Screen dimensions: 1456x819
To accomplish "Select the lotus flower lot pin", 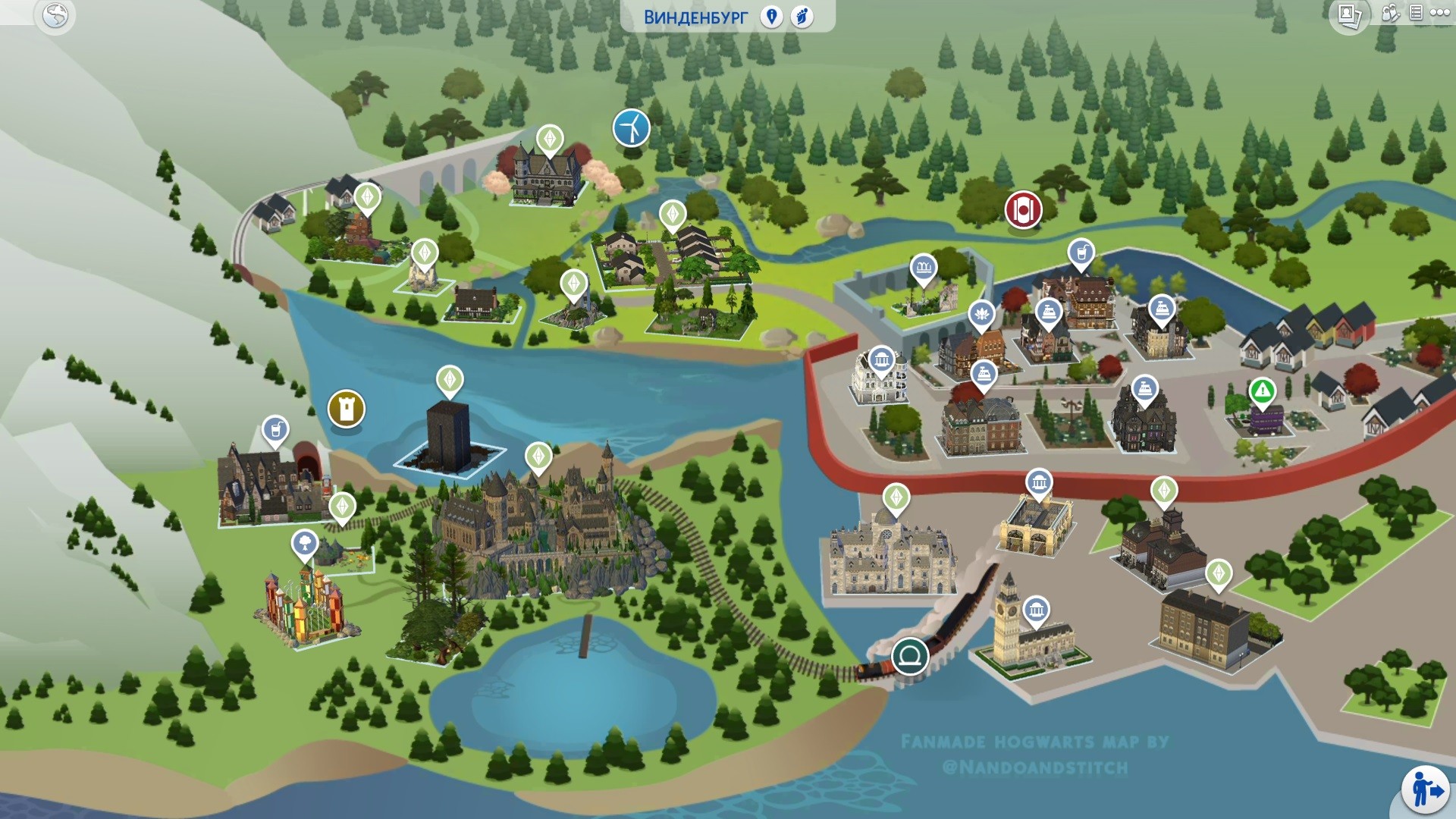I will (981, 313).
